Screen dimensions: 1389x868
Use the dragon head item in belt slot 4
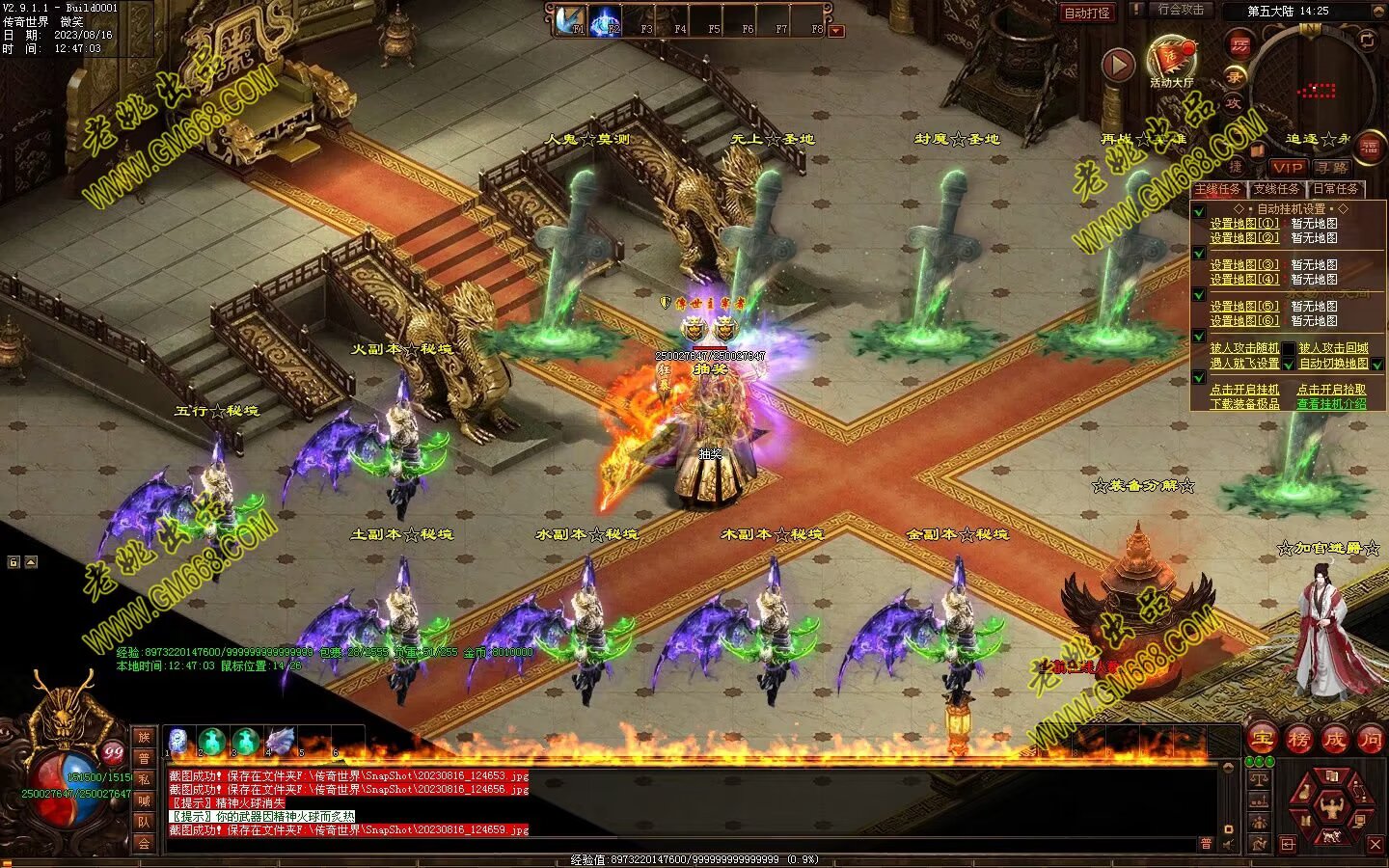[x=280, y=741]
